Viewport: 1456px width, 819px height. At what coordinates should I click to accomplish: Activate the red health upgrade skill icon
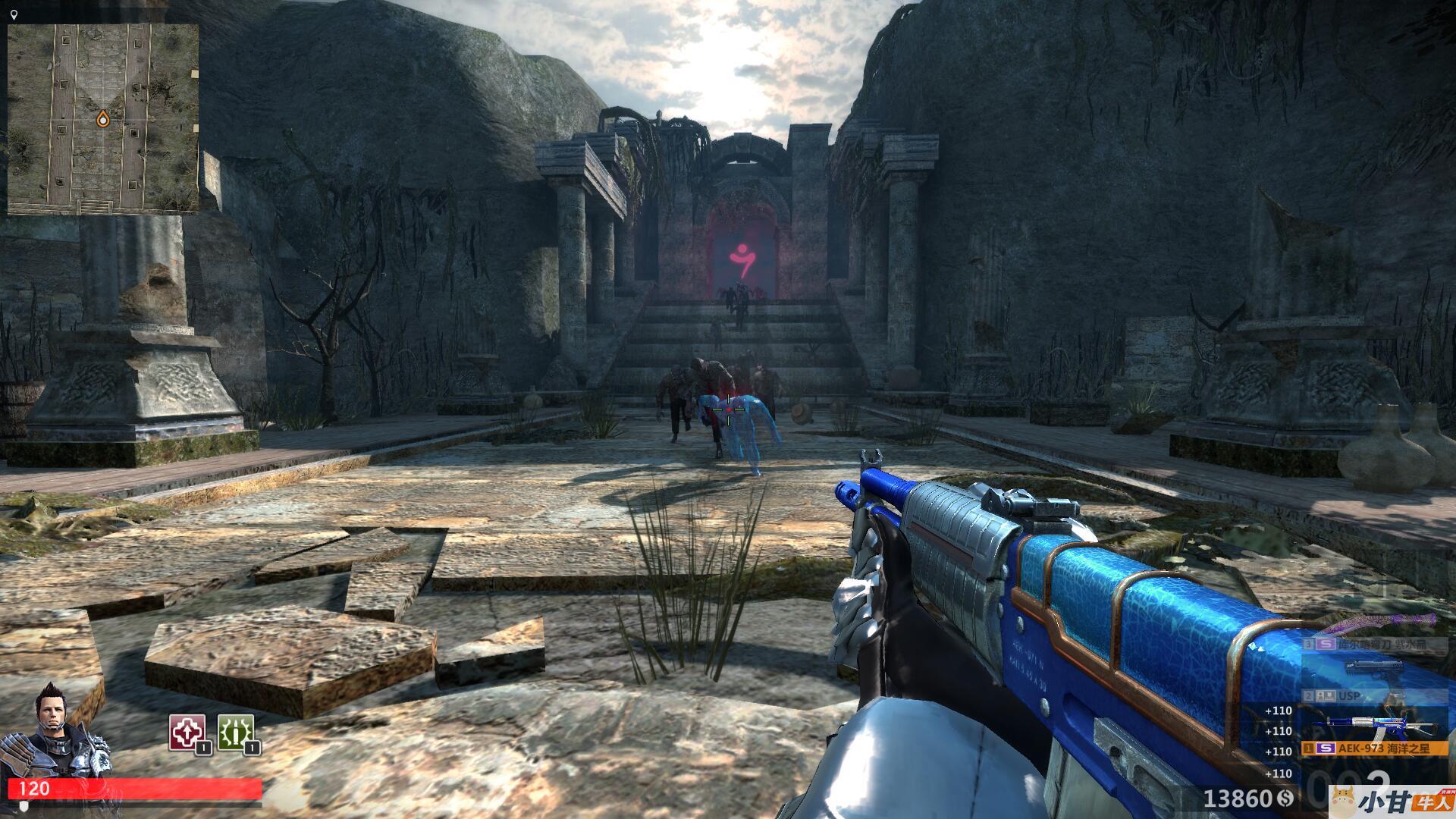tap(187, 733)
